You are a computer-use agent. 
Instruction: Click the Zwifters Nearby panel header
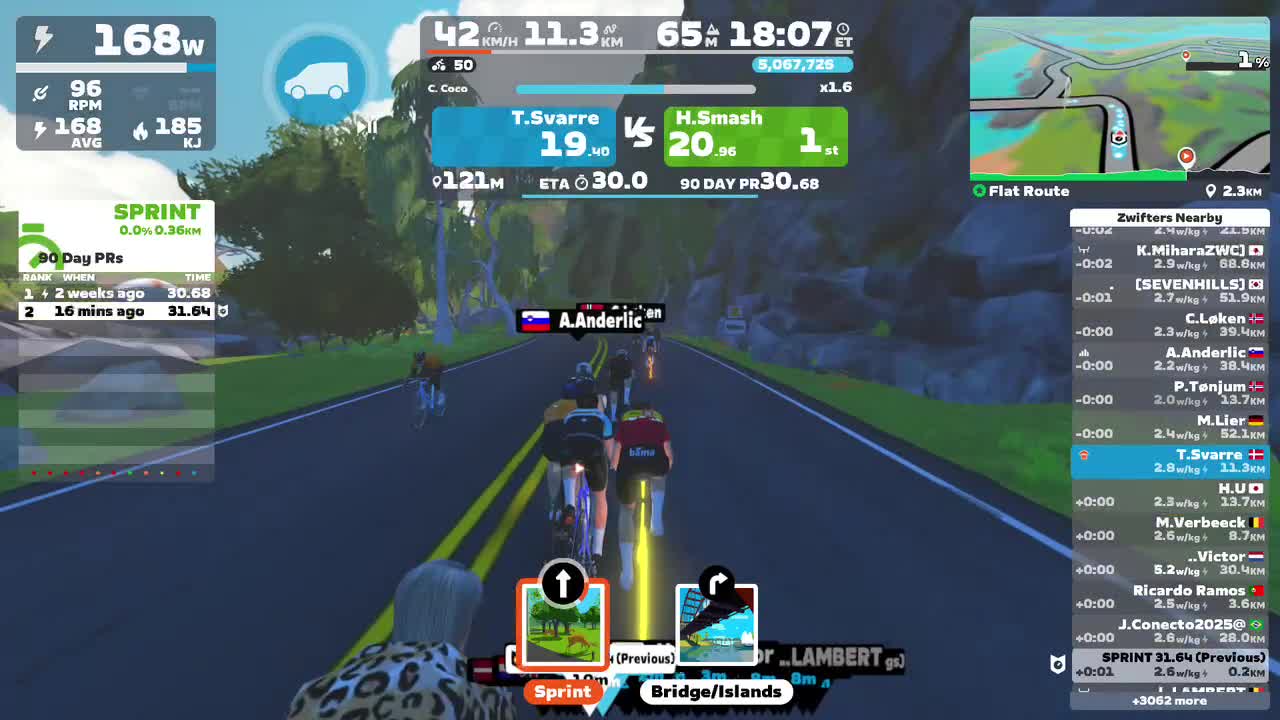1169,217
